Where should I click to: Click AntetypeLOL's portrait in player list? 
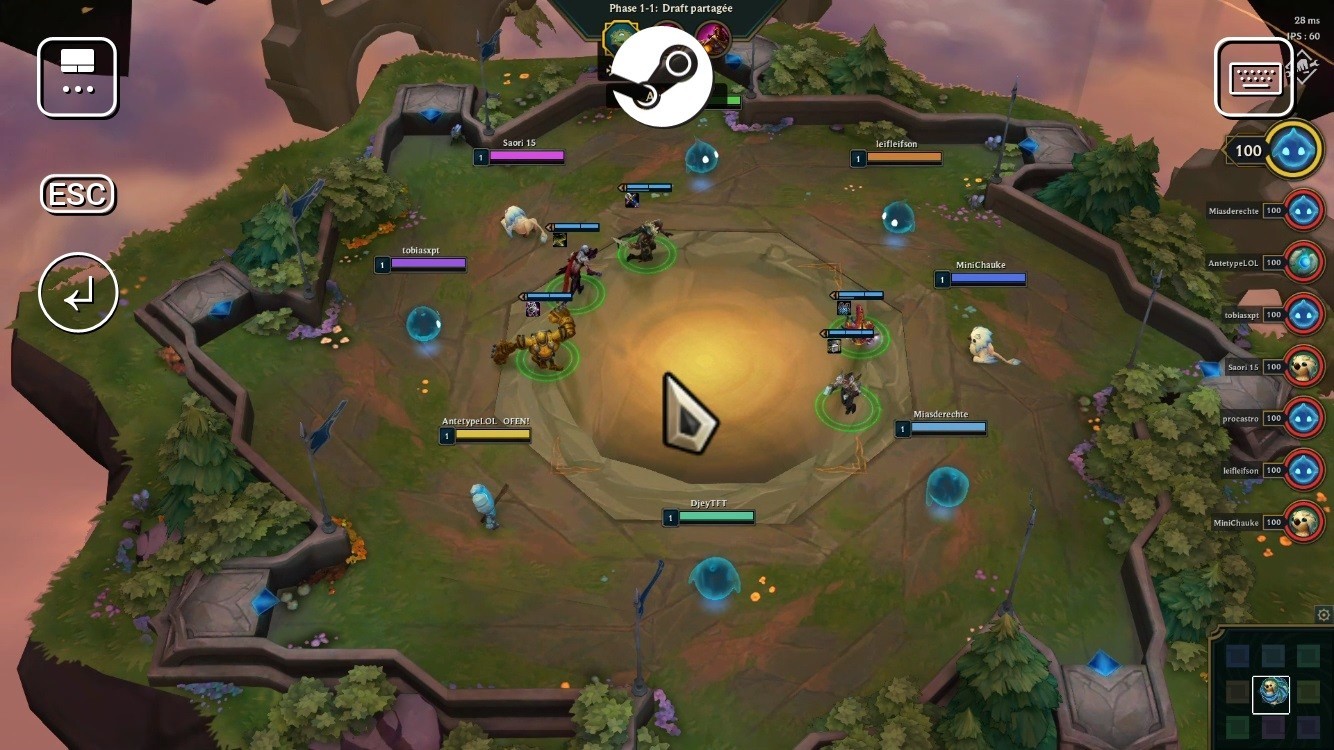pyautogui.click(x=1303, y=262)
